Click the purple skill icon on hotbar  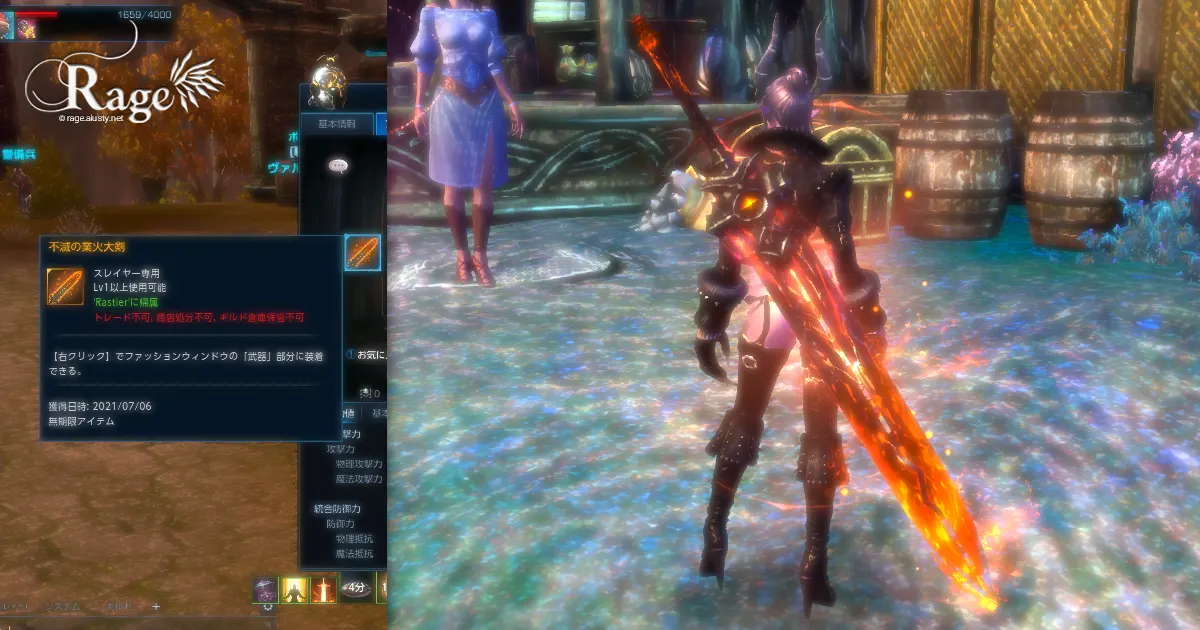pos(265,590)
